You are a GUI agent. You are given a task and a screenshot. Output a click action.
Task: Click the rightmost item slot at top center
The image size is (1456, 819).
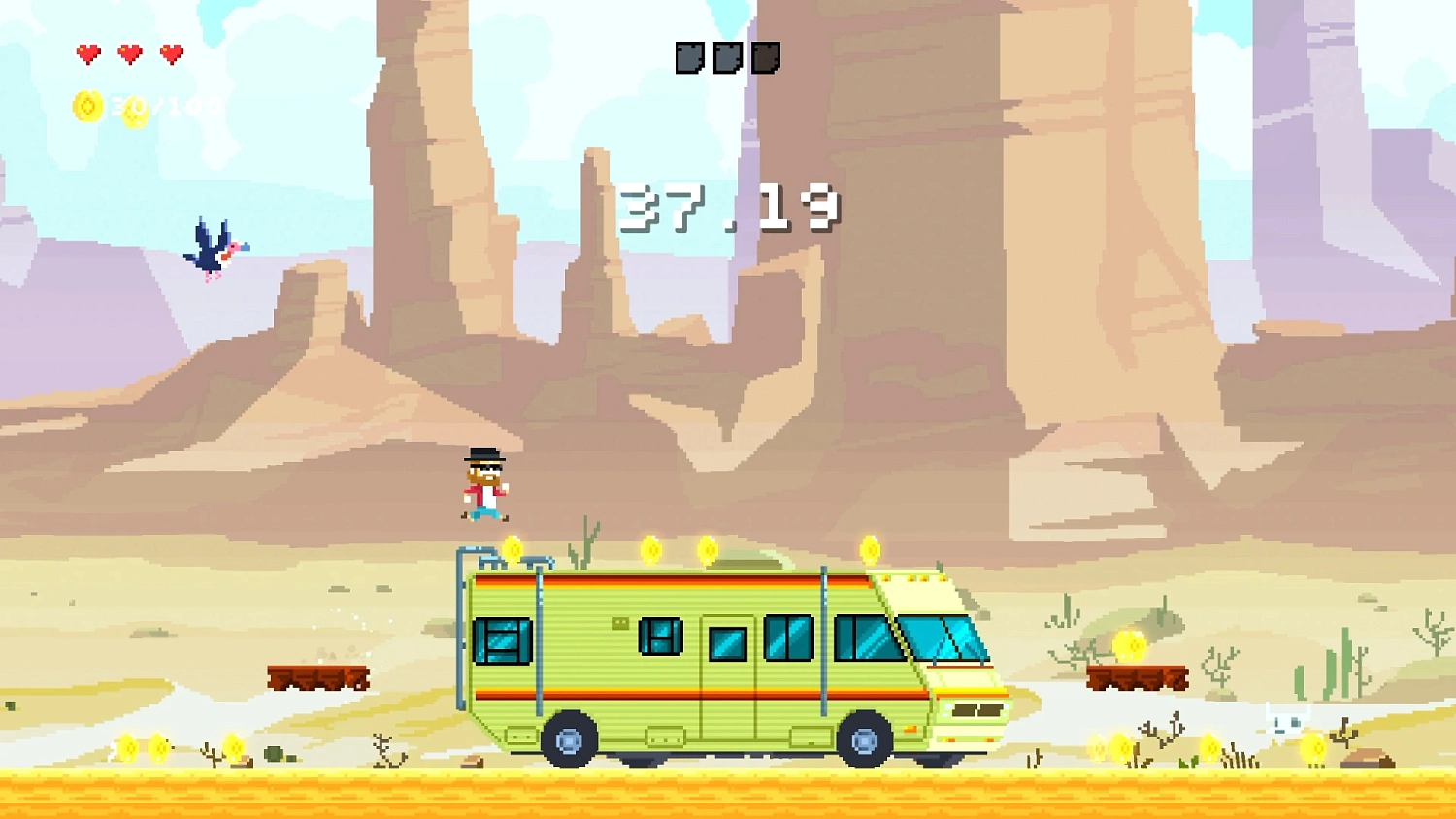[x=766, y=56]
